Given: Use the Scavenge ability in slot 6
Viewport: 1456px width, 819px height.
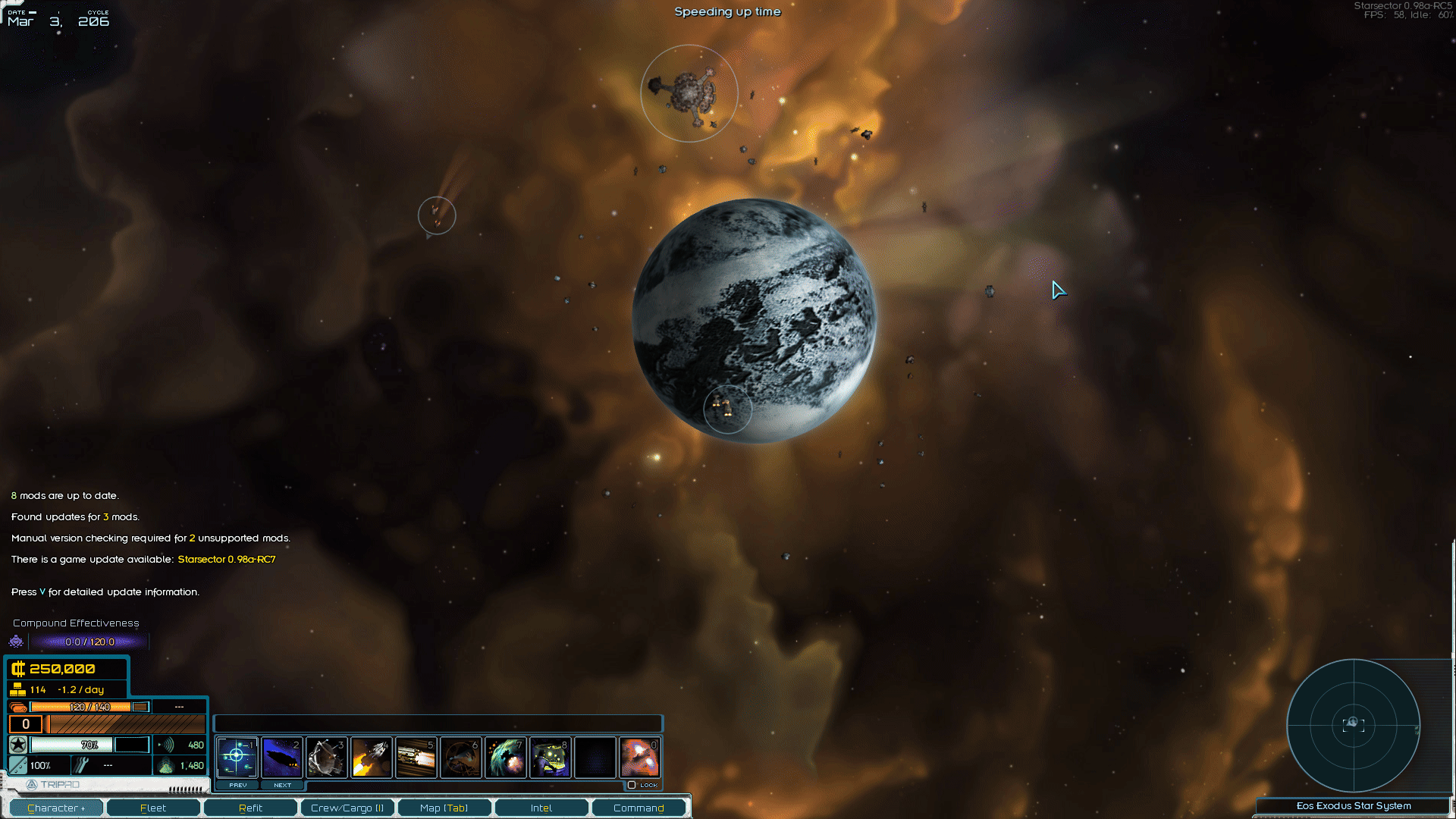Looking at the screenshot, I should [461, 757].
